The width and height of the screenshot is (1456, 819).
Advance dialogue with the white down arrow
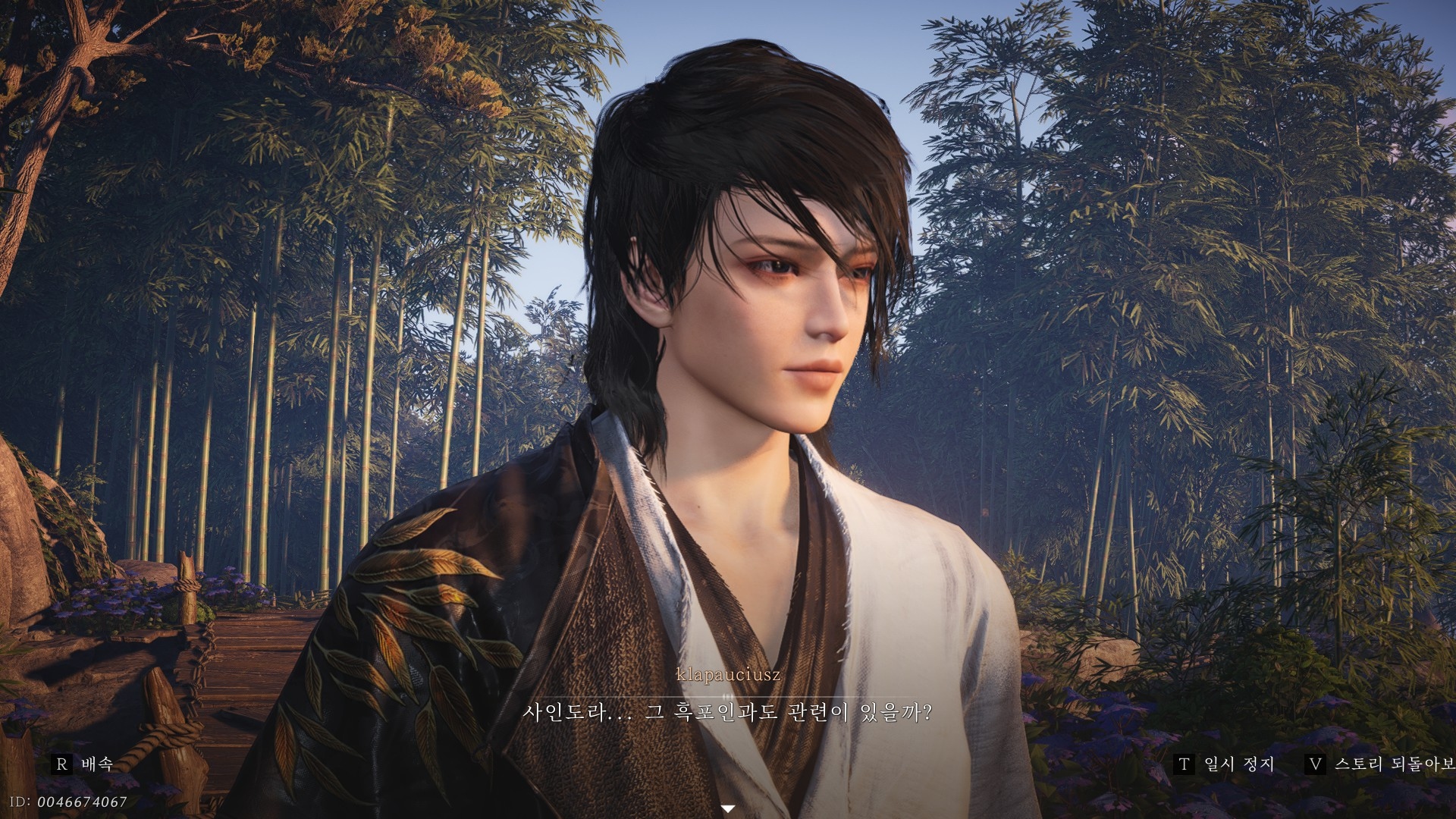(728, 809)
